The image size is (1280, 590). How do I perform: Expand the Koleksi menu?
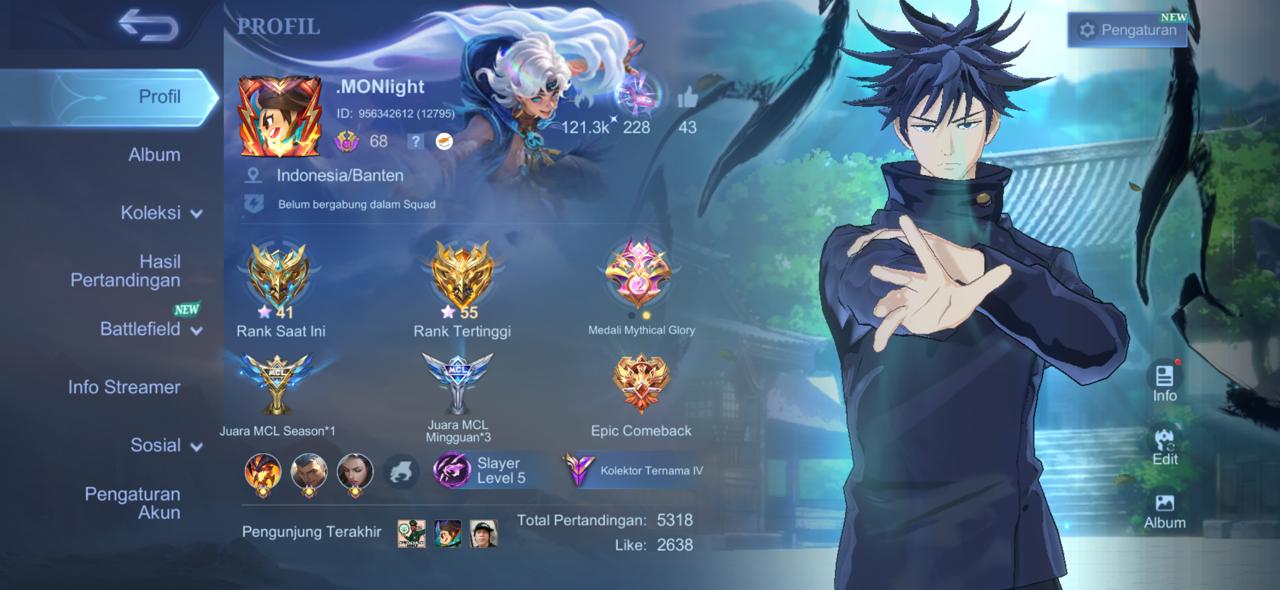point(161,213)
